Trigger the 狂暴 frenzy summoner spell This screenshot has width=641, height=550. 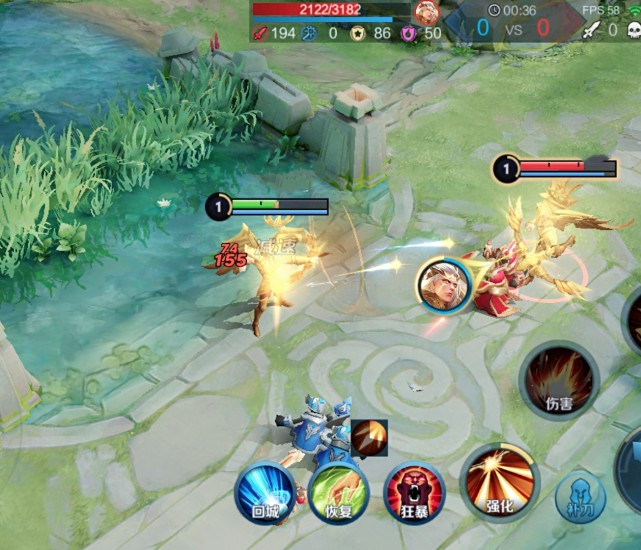pos(413,493)
